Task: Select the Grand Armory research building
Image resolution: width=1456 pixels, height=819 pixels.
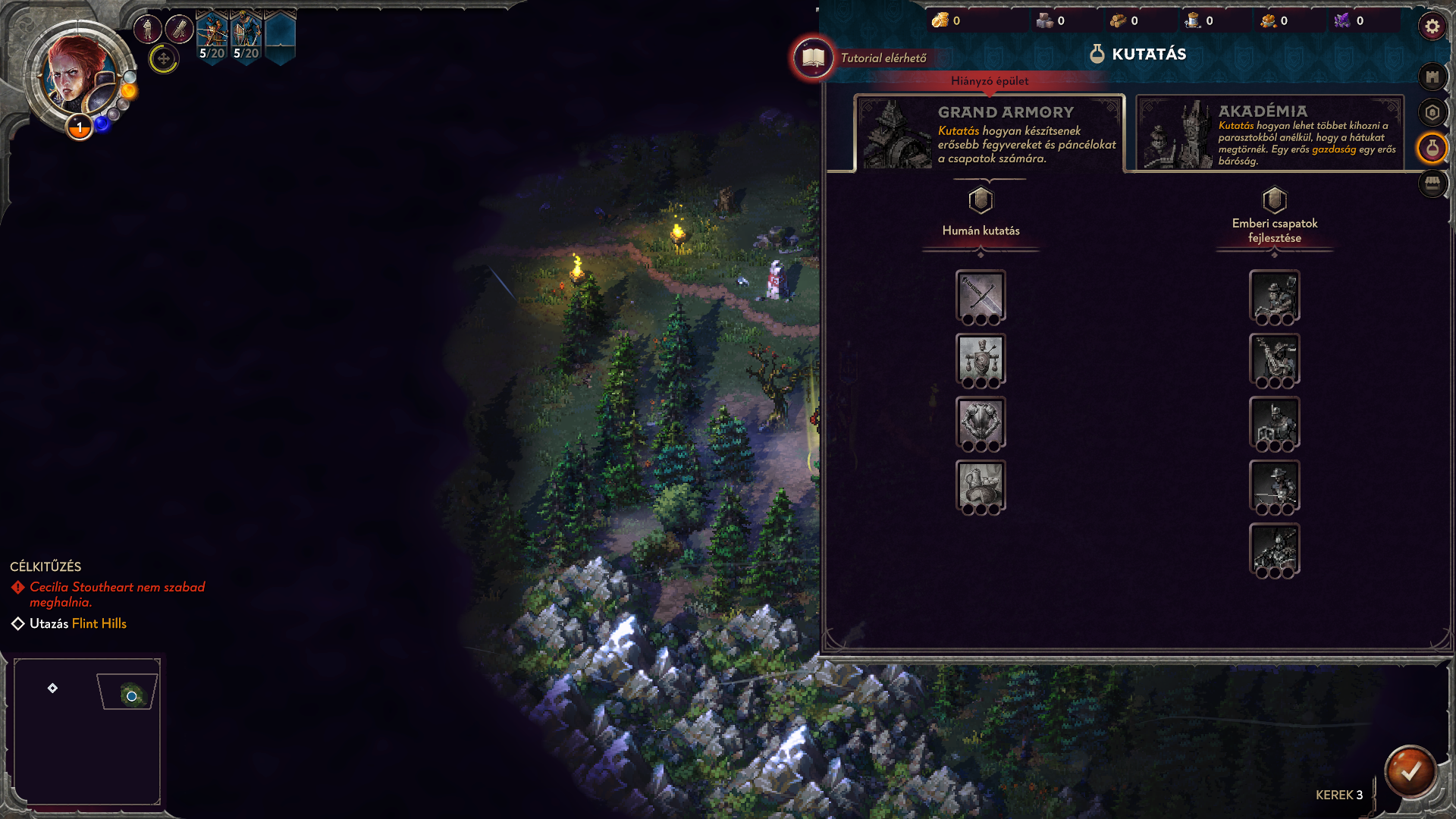Action: [989, 134]
